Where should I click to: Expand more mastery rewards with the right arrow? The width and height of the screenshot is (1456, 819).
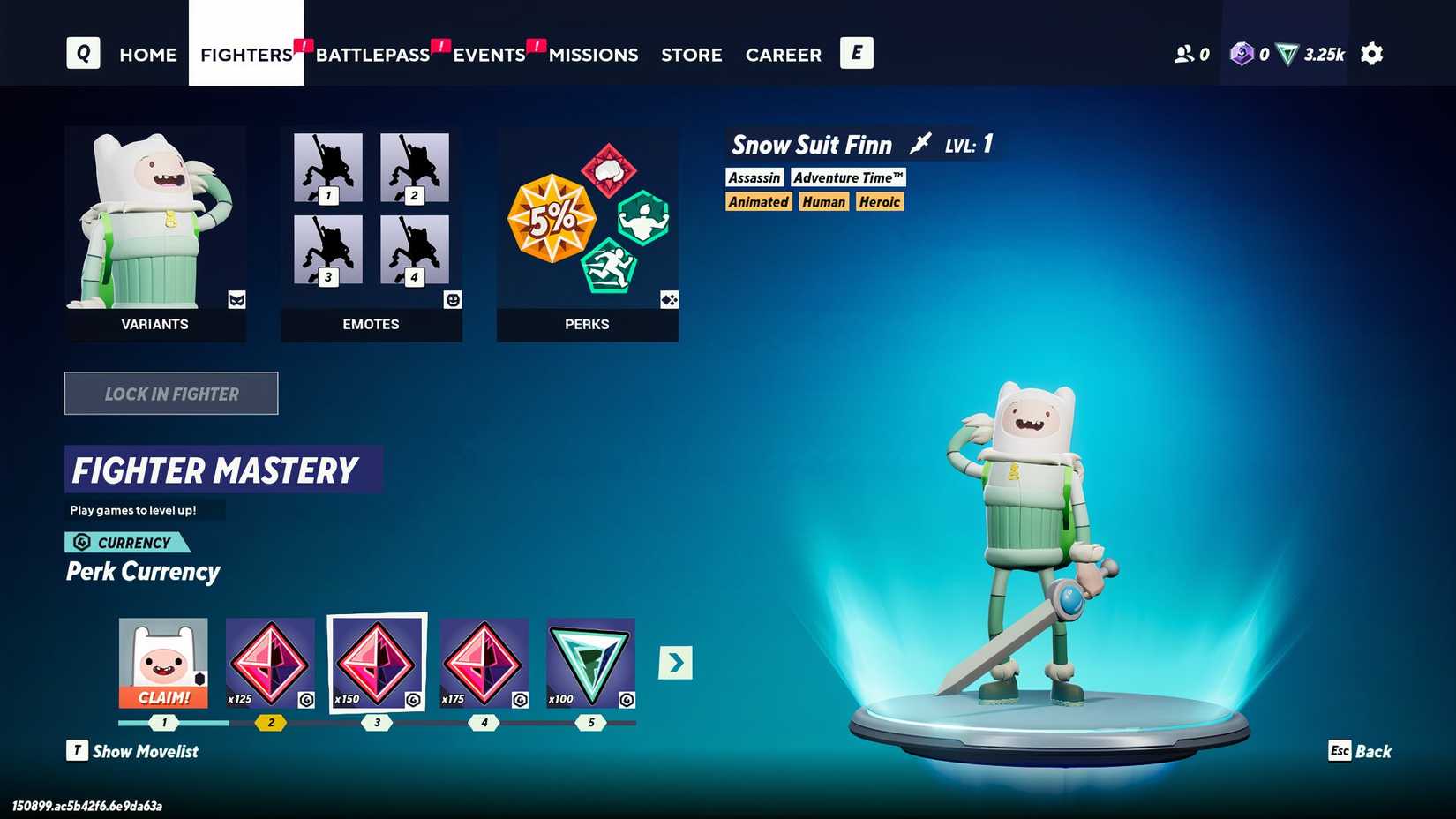pos(676,662)
